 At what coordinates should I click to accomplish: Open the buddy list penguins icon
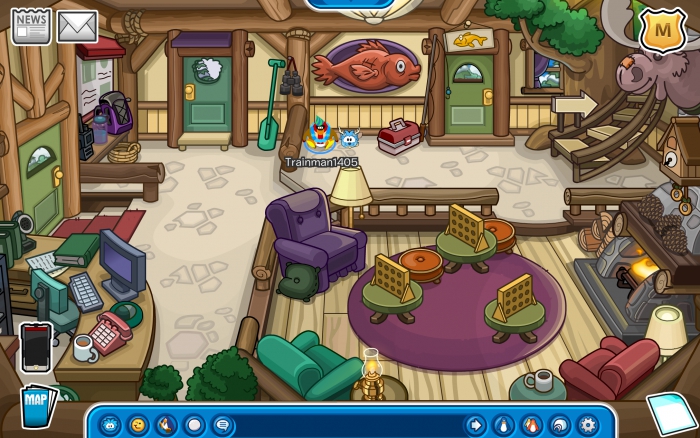point(531,424)
